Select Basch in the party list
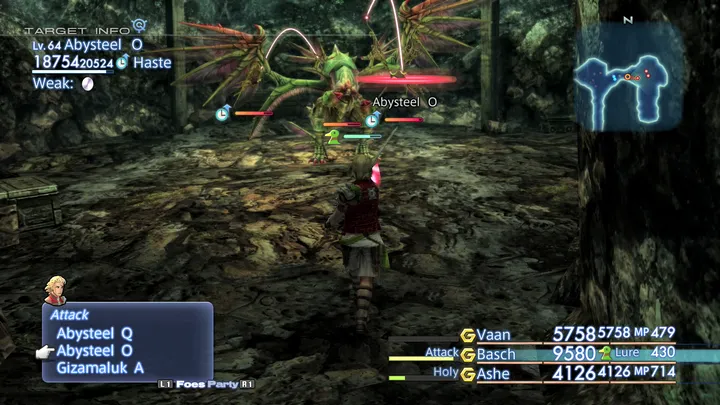720x405 pixels. point(495,353)
